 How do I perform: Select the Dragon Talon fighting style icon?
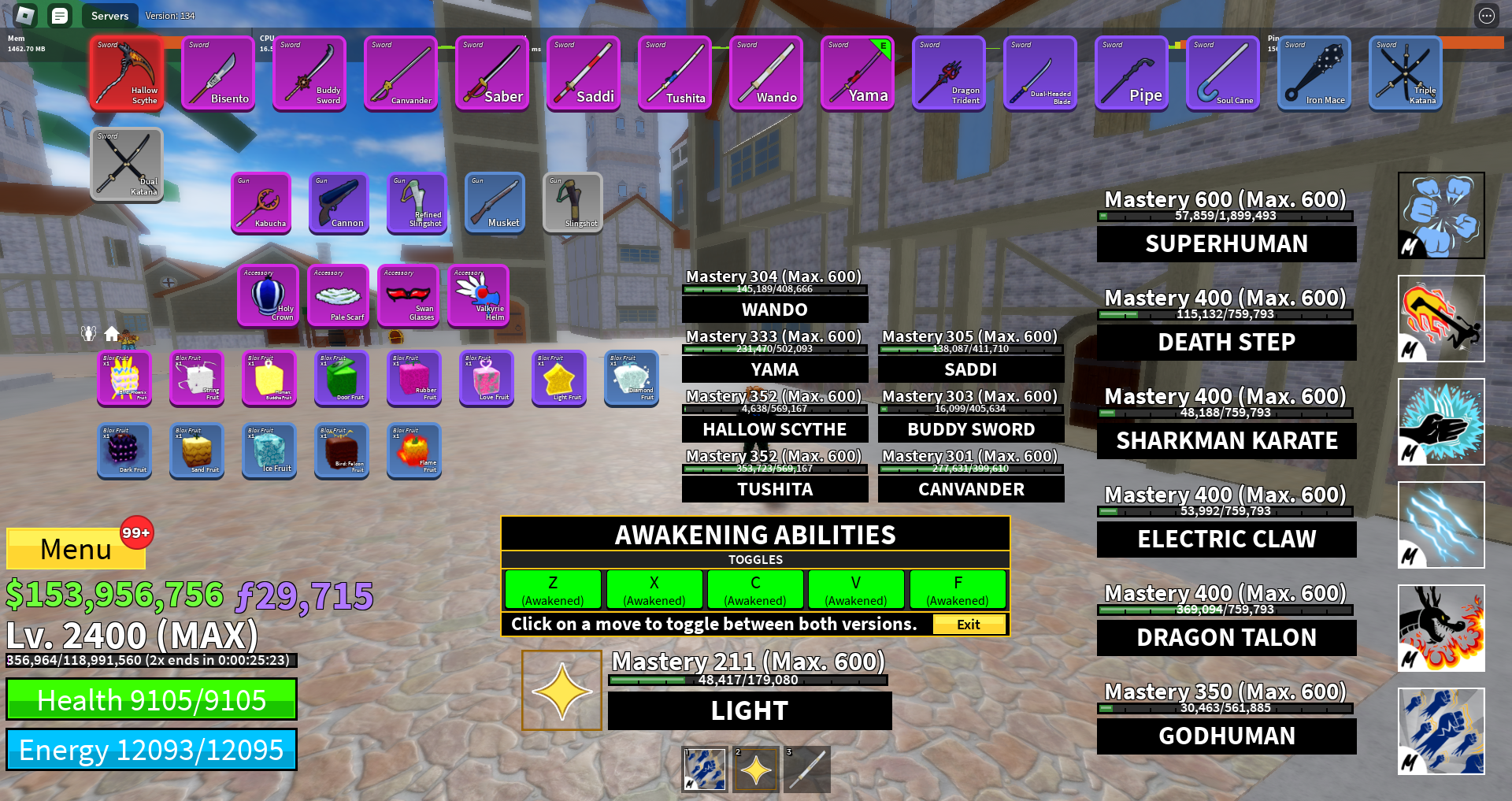coord(1441,628)
